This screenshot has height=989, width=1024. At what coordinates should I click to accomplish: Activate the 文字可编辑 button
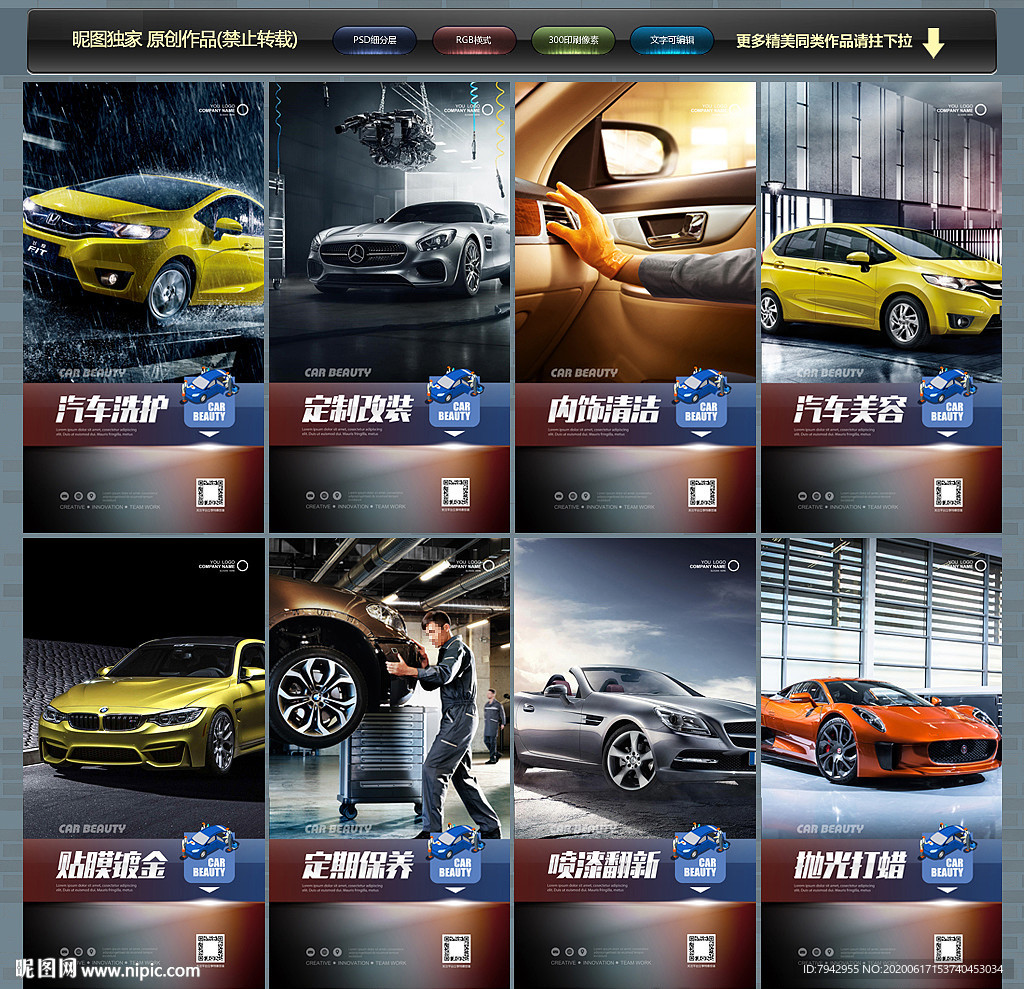[671, 41]
